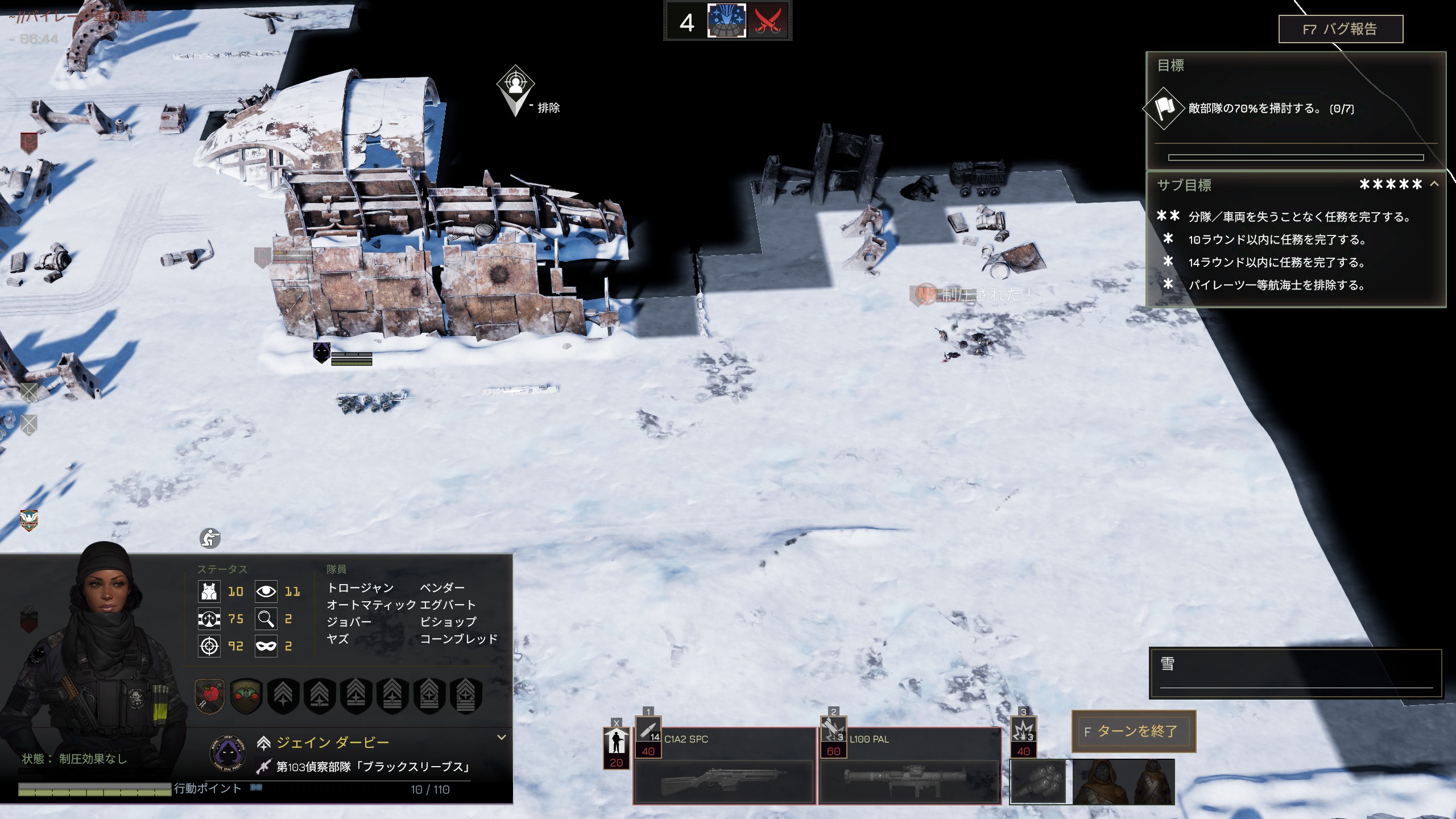
Task: End the turn with ターンを終了 button
Action: [1134, 731]
